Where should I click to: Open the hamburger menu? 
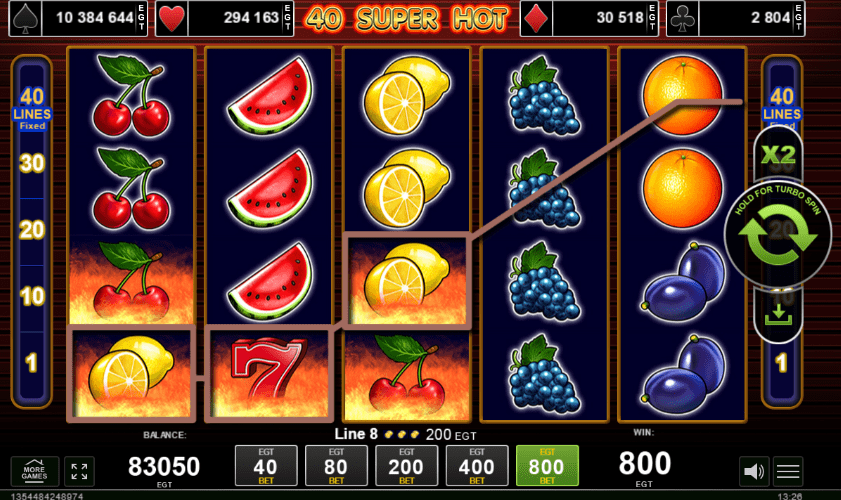pyautogui.click(x=788, y=470)
